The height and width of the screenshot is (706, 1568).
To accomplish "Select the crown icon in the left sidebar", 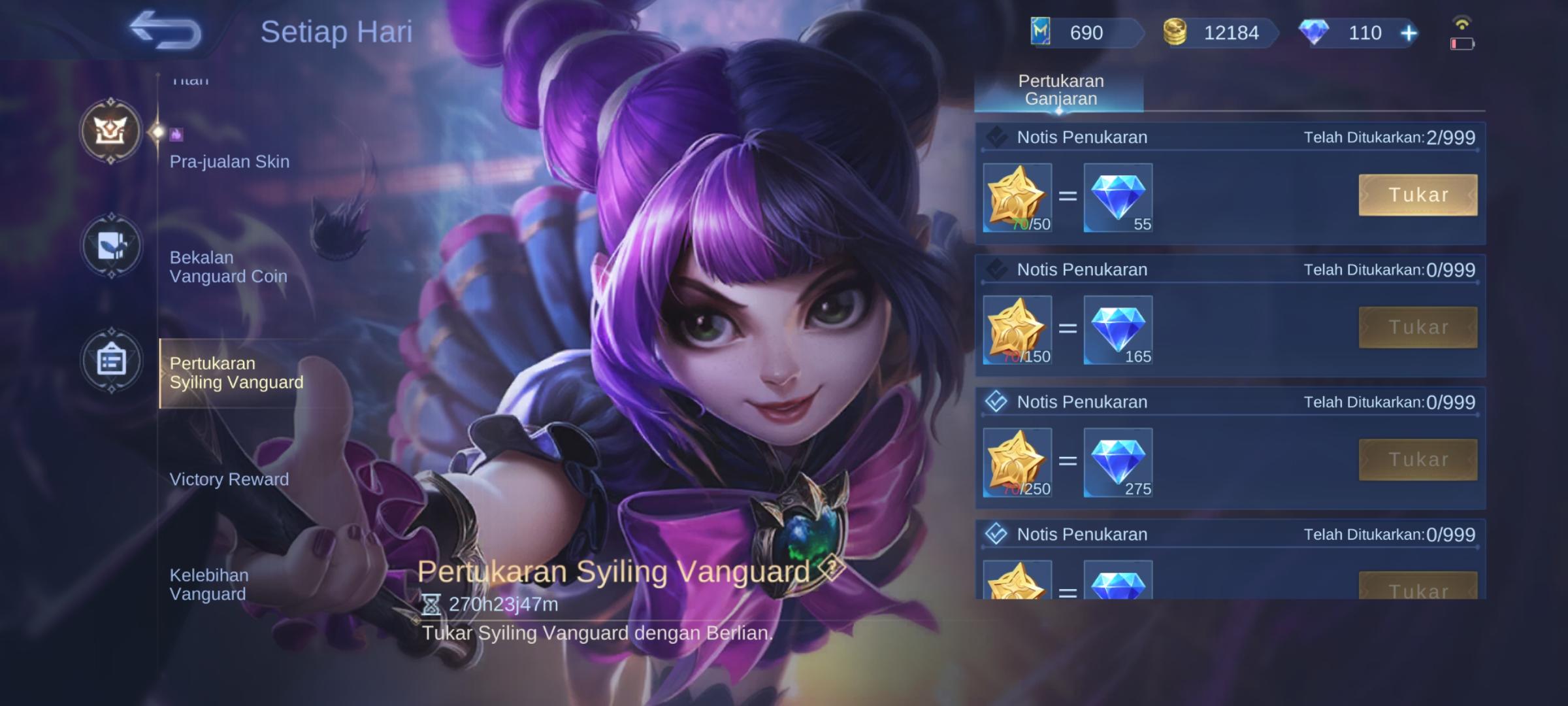I will click(111, 131).
